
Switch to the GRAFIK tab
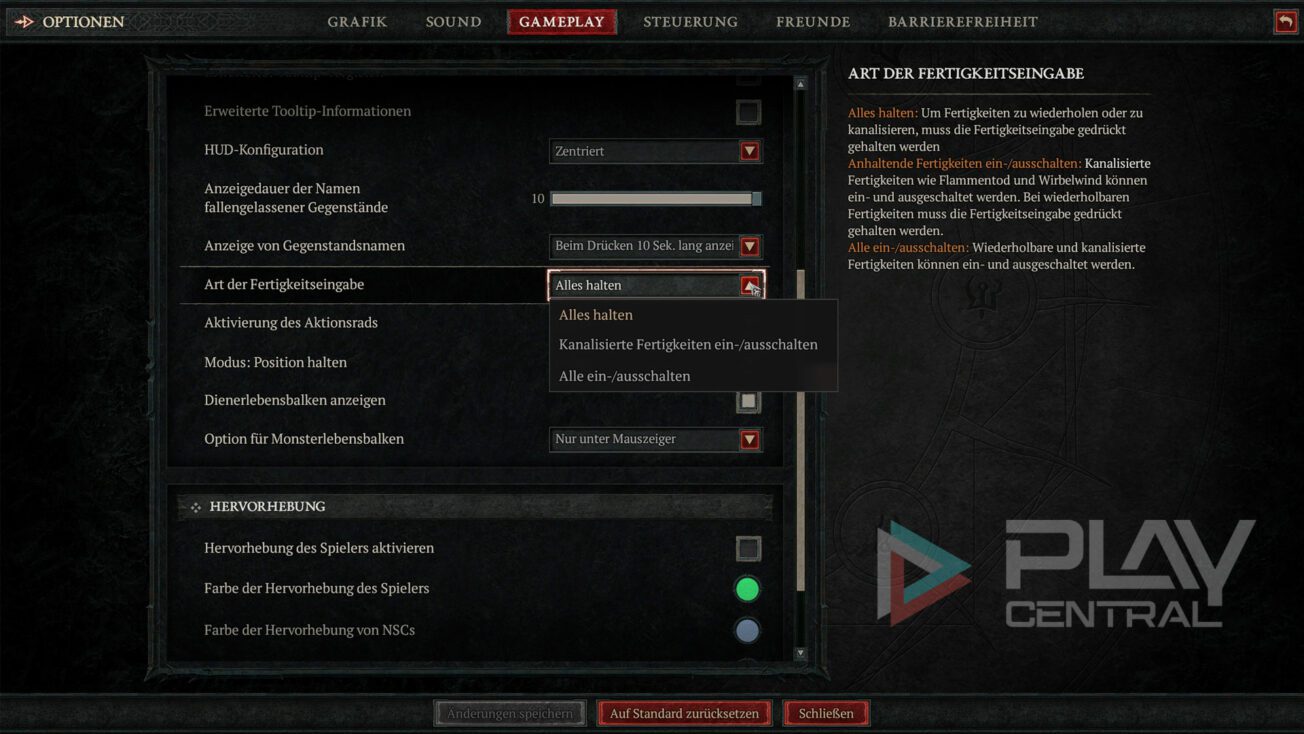357,21
